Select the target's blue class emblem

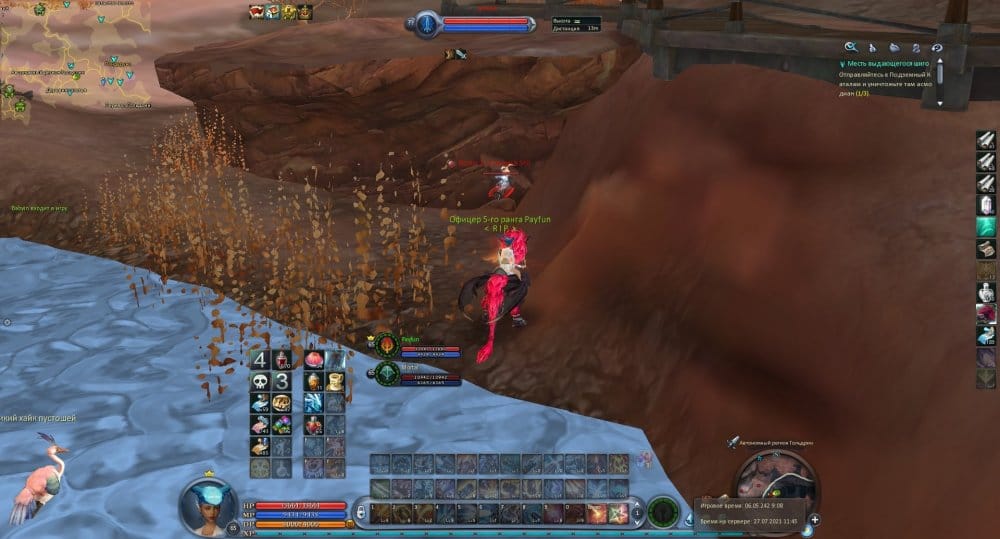(427, 23)
